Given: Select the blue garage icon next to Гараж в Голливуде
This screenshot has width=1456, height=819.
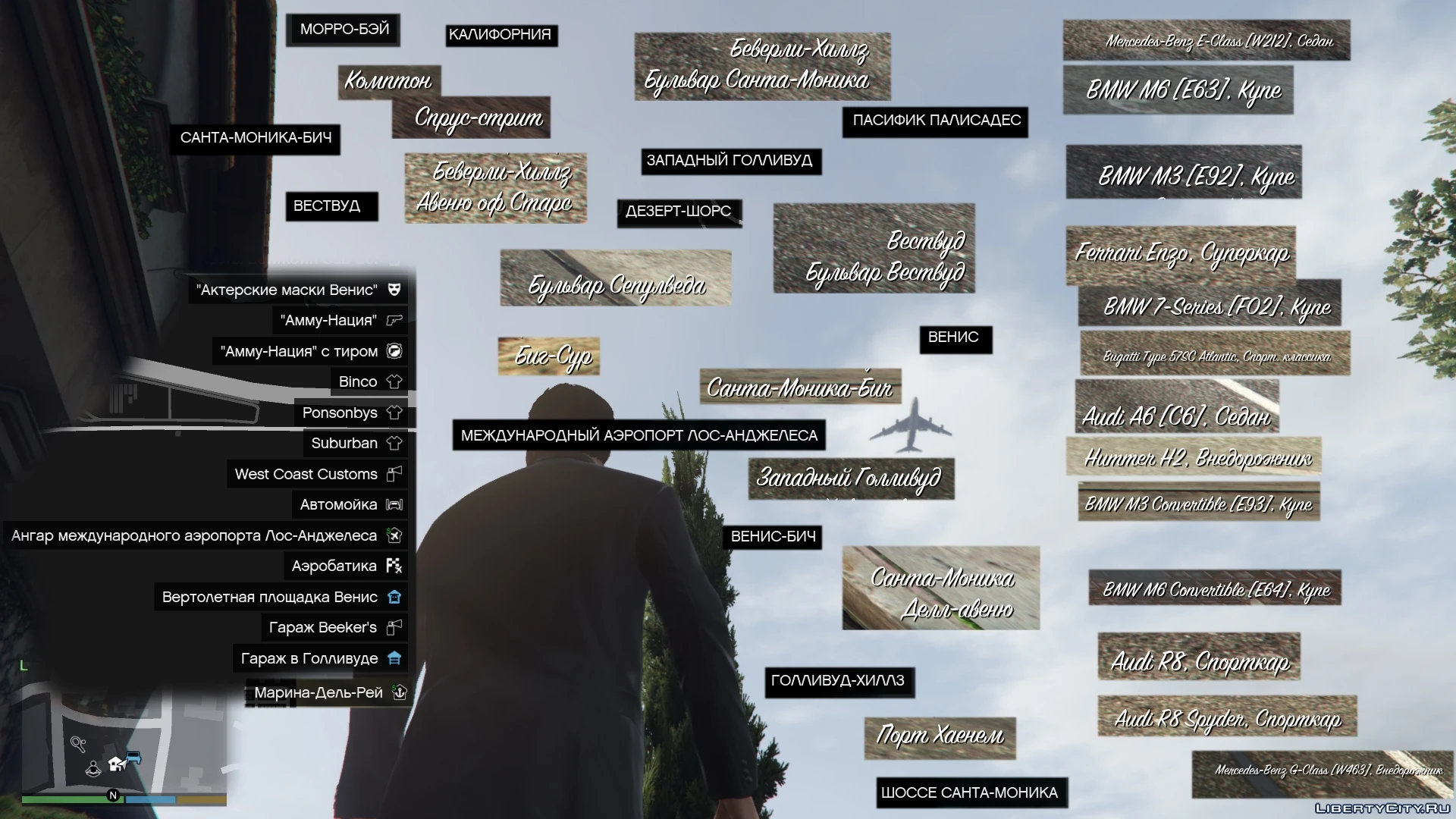Looking at the screenshot, I should pyautogui.click(x=394, y=658).
